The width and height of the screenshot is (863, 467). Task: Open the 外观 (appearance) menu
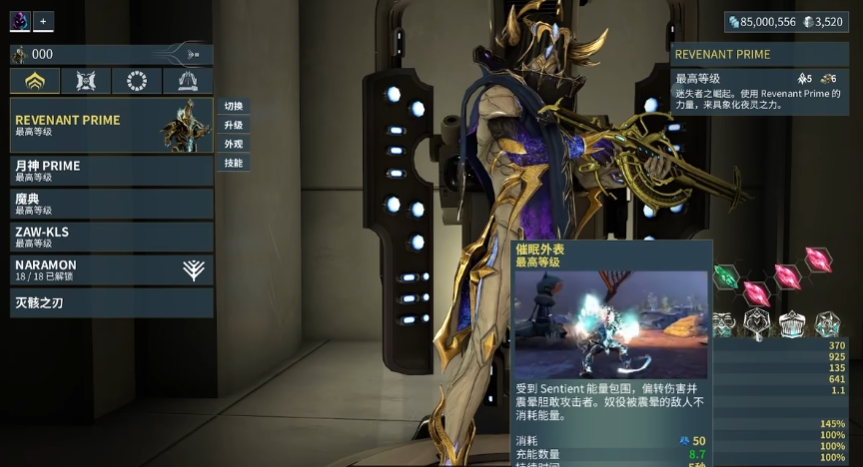coord(233,144)
